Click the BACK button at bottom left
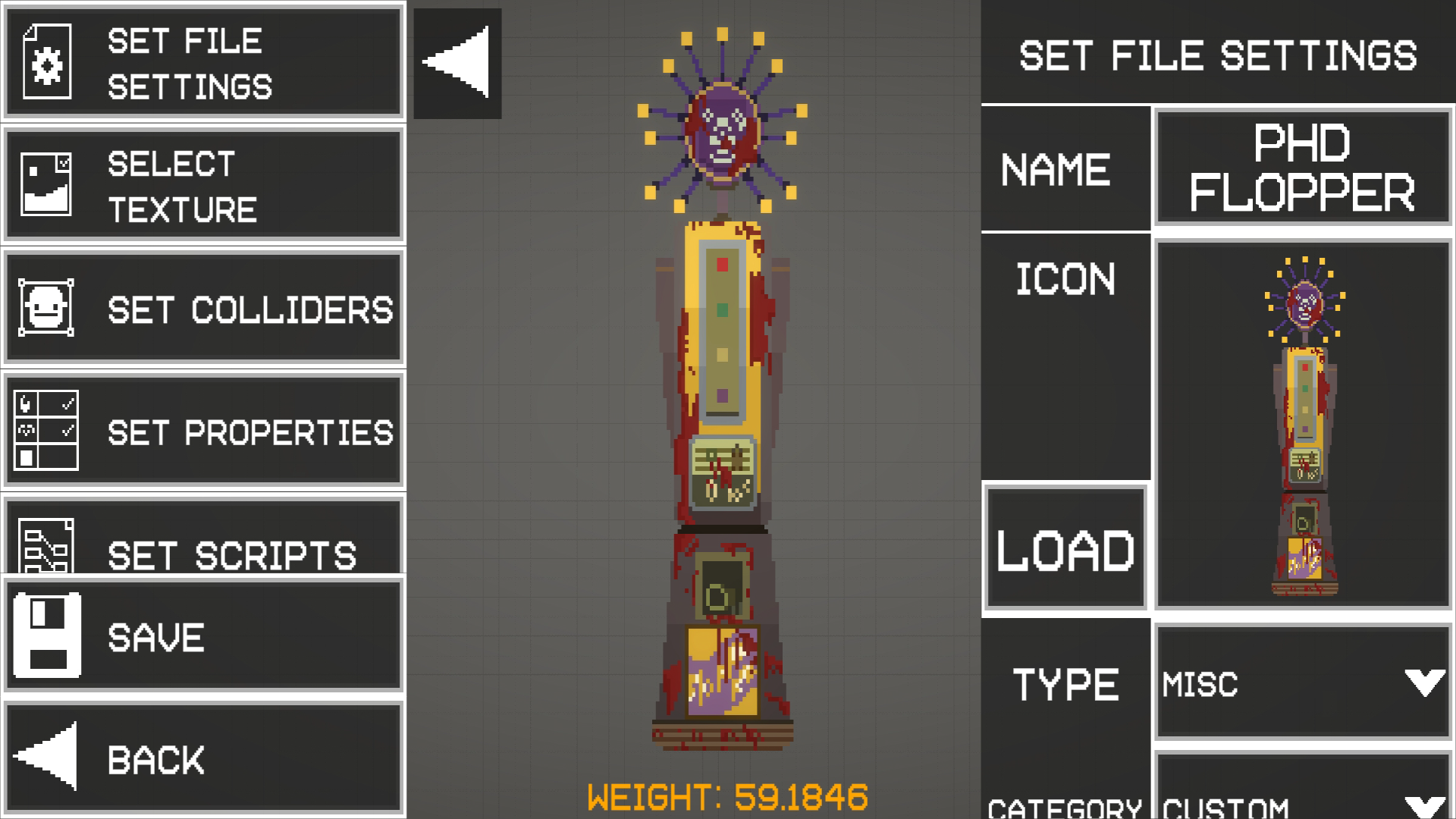Image resolution: width=1456 pixels, height=819 pixels. (203, 758)
